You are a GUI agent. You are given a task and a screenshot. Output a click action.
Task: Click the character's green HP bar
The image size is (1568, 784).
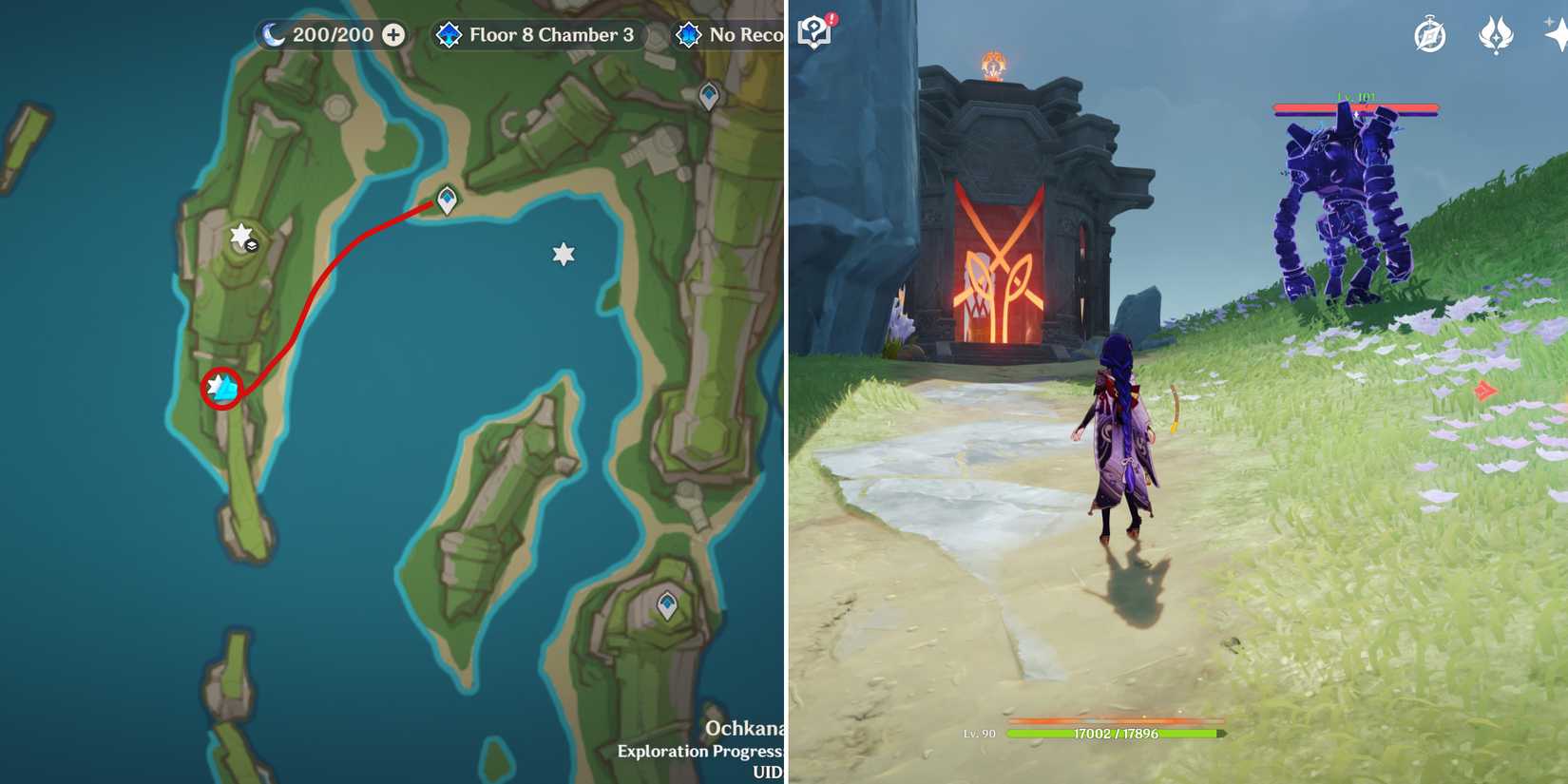coord(1112,735)
